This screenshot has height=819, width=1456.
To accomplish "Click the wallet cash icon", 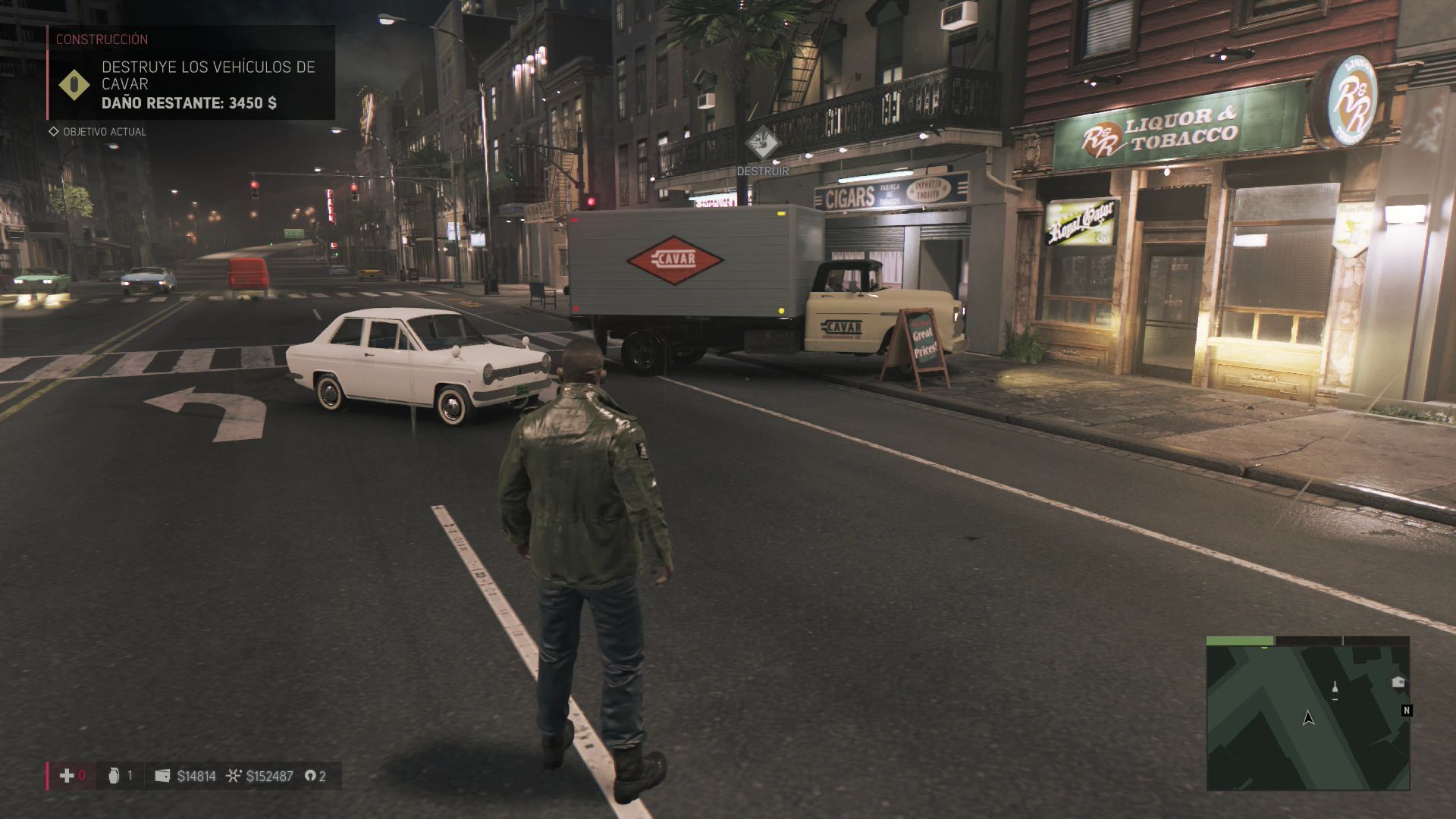I will coord(162,776).
